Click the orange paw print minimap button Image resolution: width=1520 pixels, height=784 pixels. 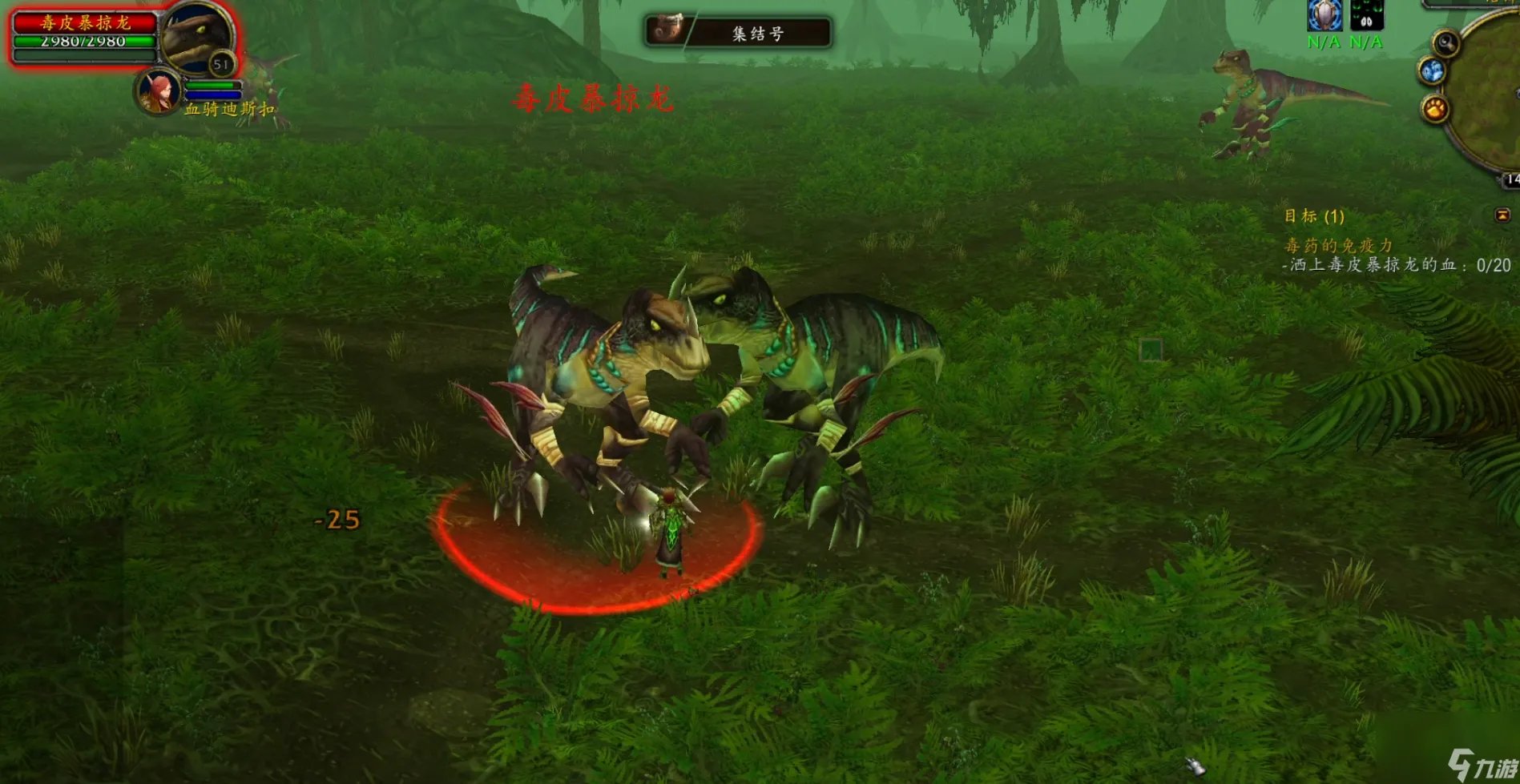1435,107
